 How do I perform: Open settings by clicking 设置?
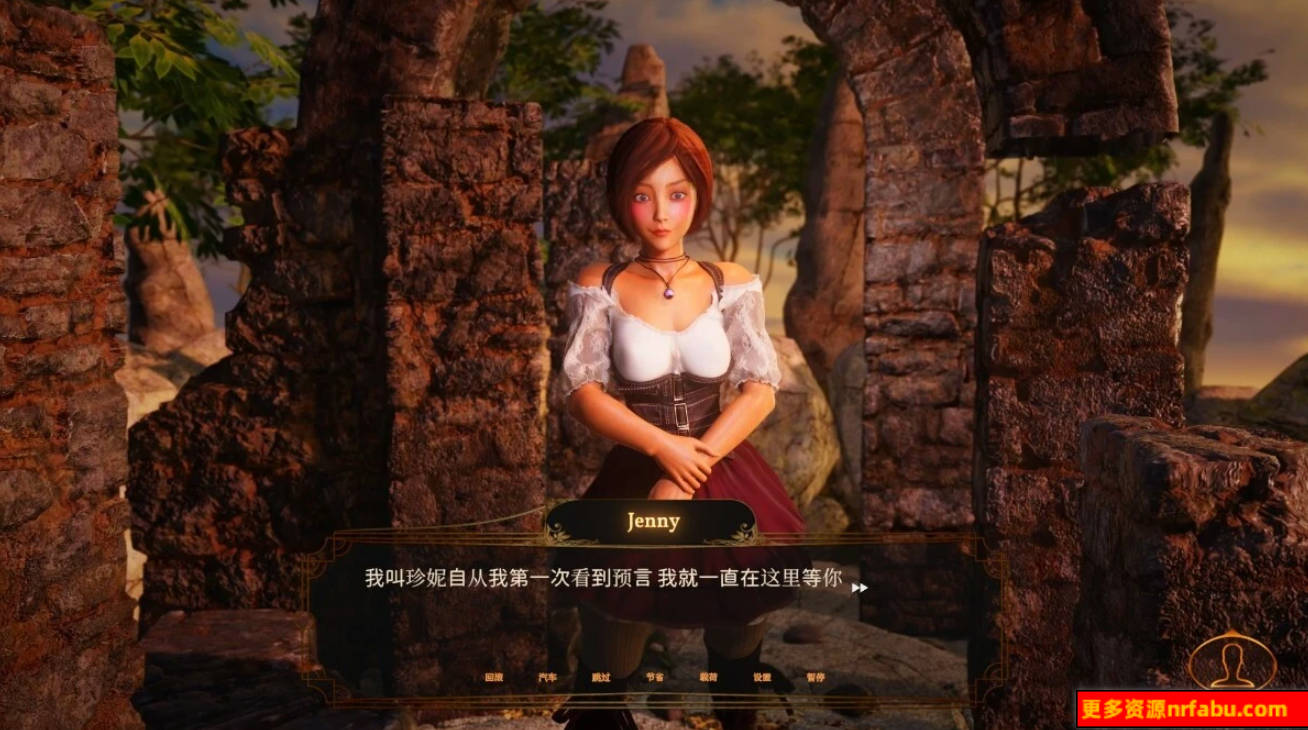763,676
